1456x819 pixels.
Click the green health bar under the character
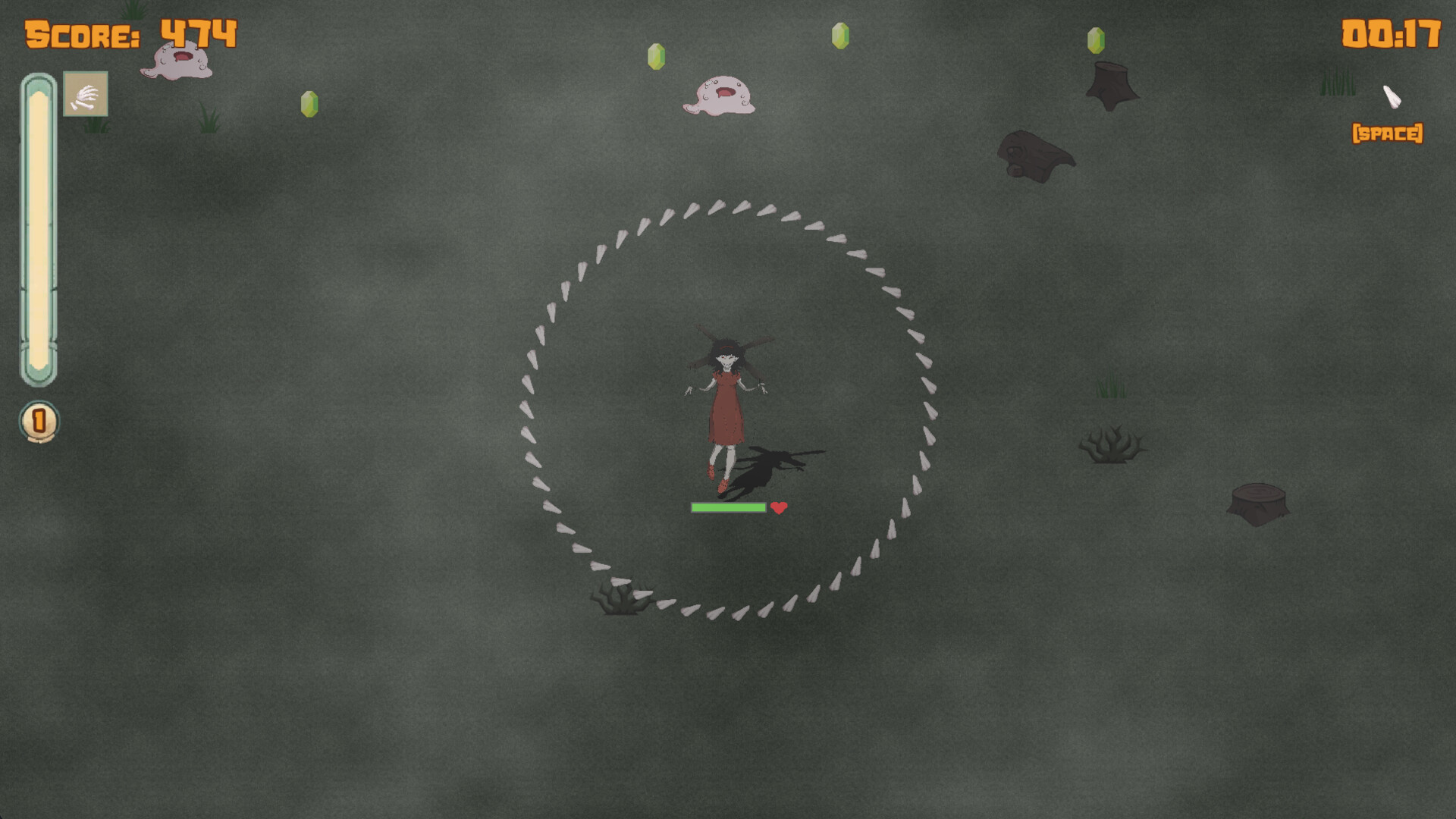726,507
